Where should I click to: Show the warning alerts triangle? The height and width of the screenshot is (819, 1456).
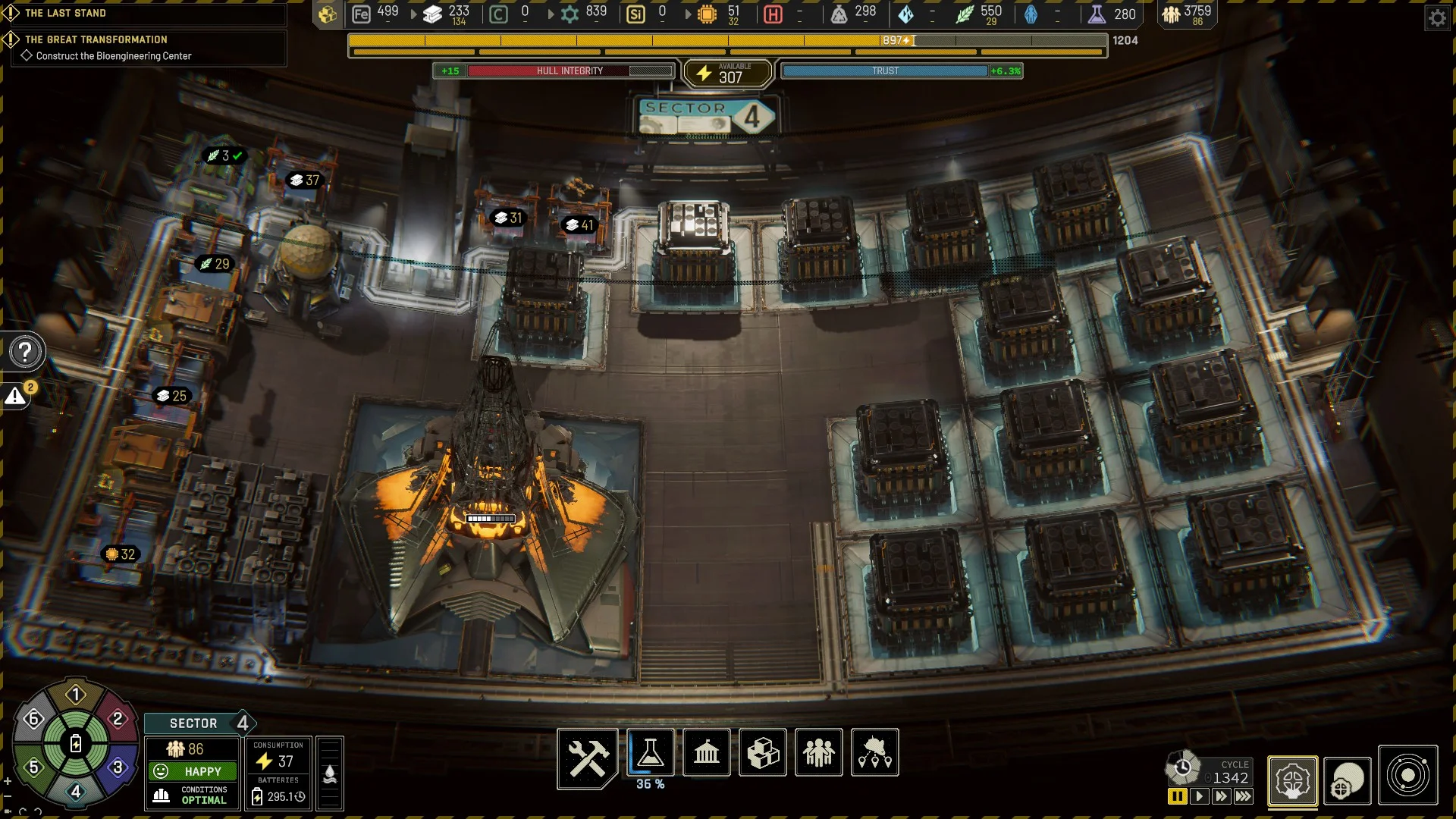coord(16,396)
